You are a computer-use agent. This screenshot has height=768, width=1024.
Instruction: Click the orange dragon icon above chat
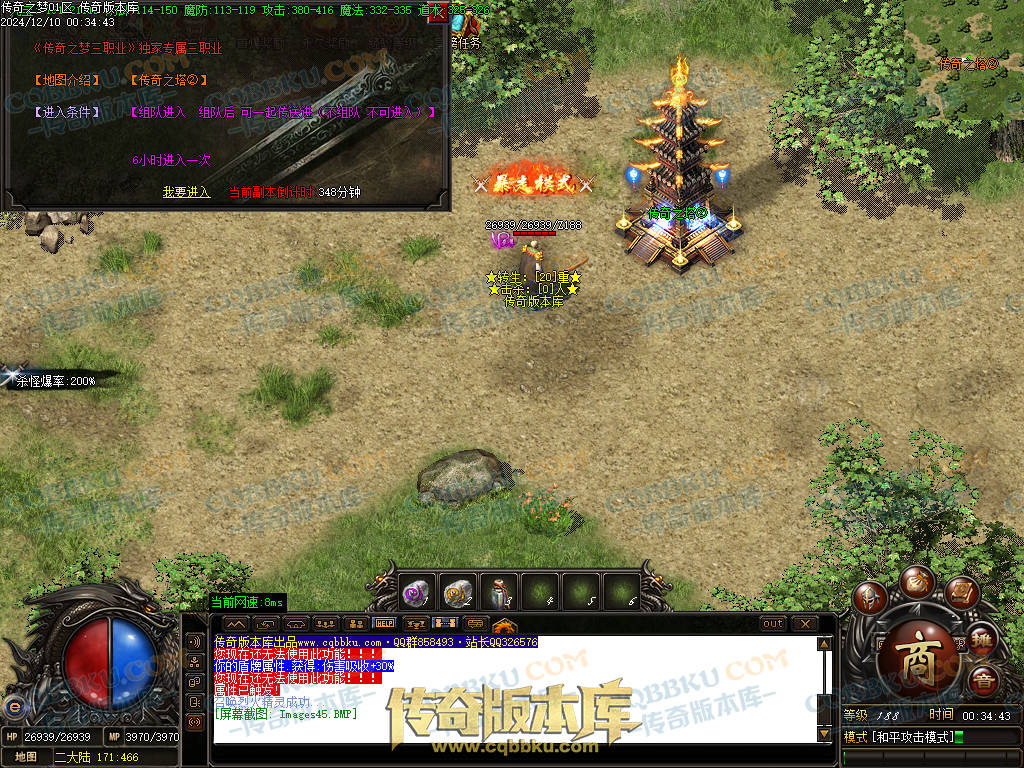pyautogui.click(x=506, y=623)
